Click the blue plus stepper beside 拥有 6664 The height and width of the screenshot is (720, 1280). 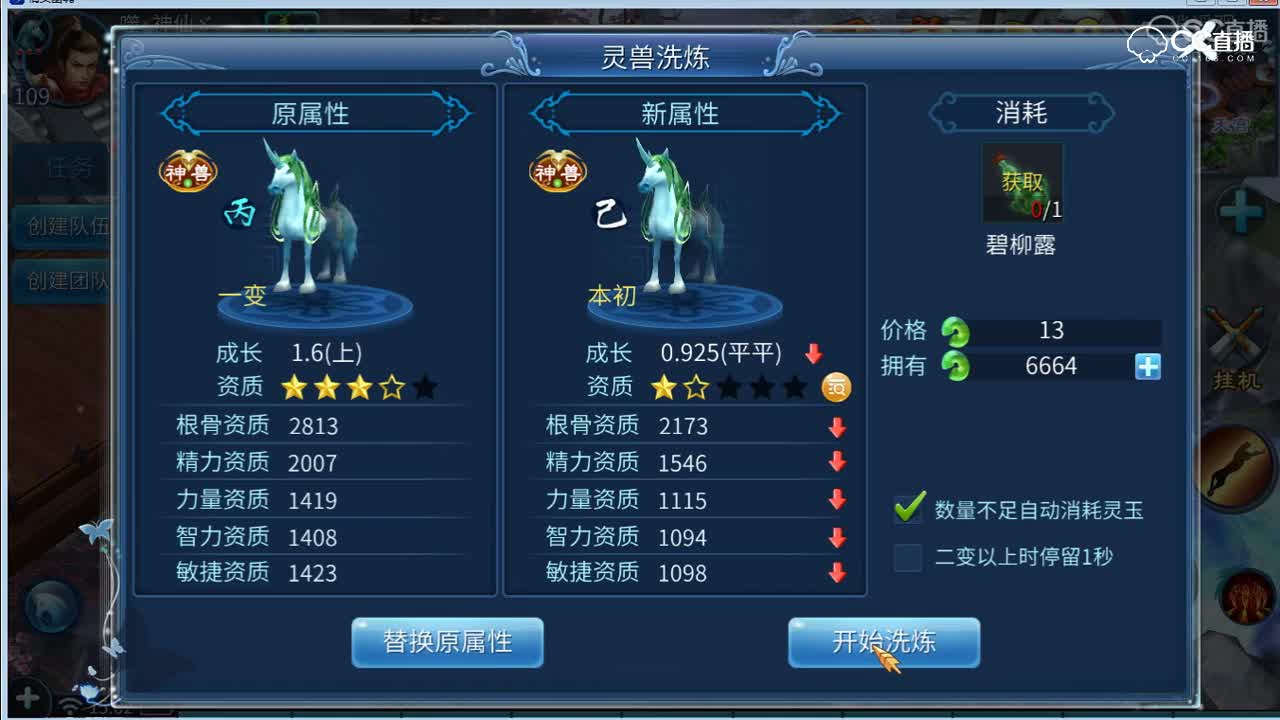point(1146,366)
